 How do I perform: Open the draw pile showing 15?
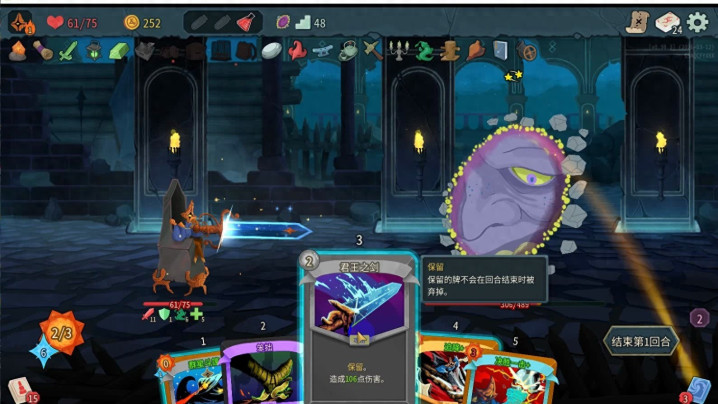point(20,389)
